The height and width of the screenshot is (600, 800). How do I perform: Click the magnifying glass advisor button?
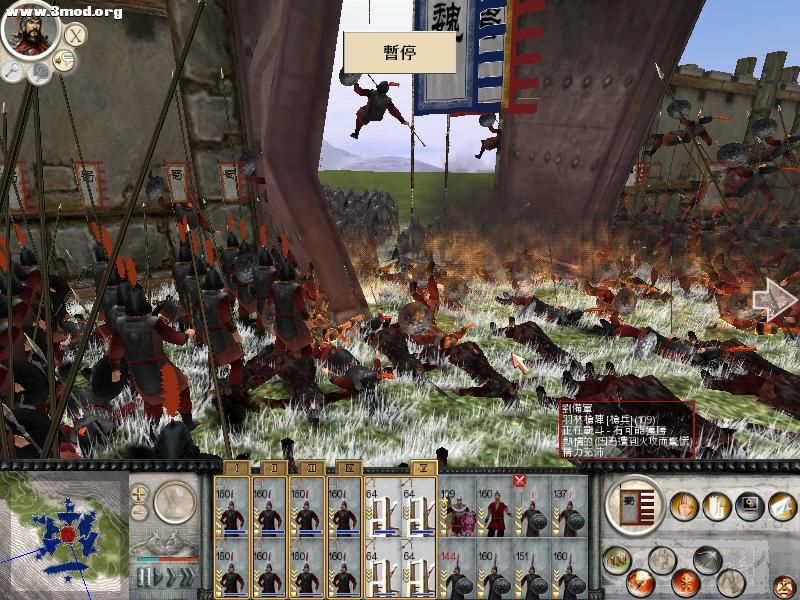coord(13,69)
